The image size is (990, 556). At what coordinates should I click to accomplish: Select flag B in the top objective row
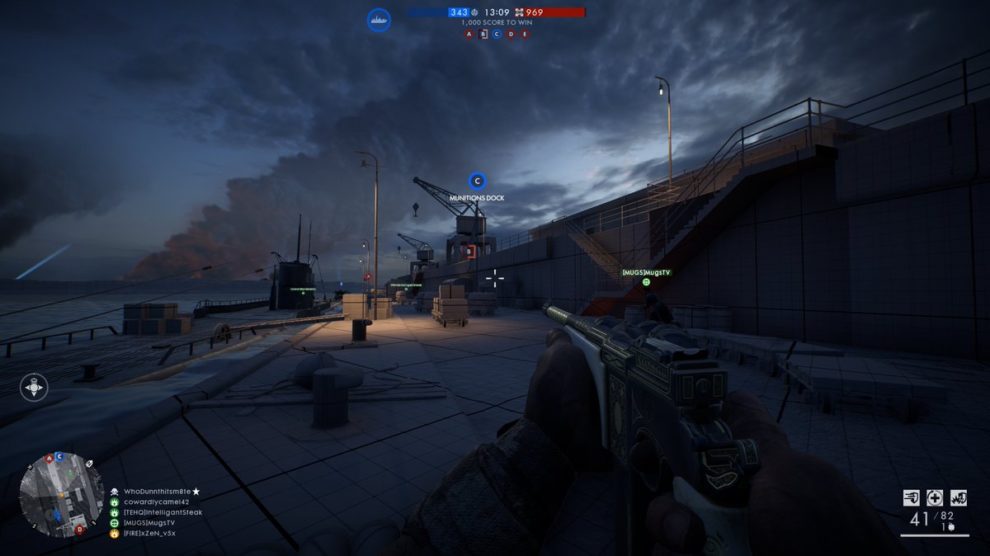click(482, 34)
